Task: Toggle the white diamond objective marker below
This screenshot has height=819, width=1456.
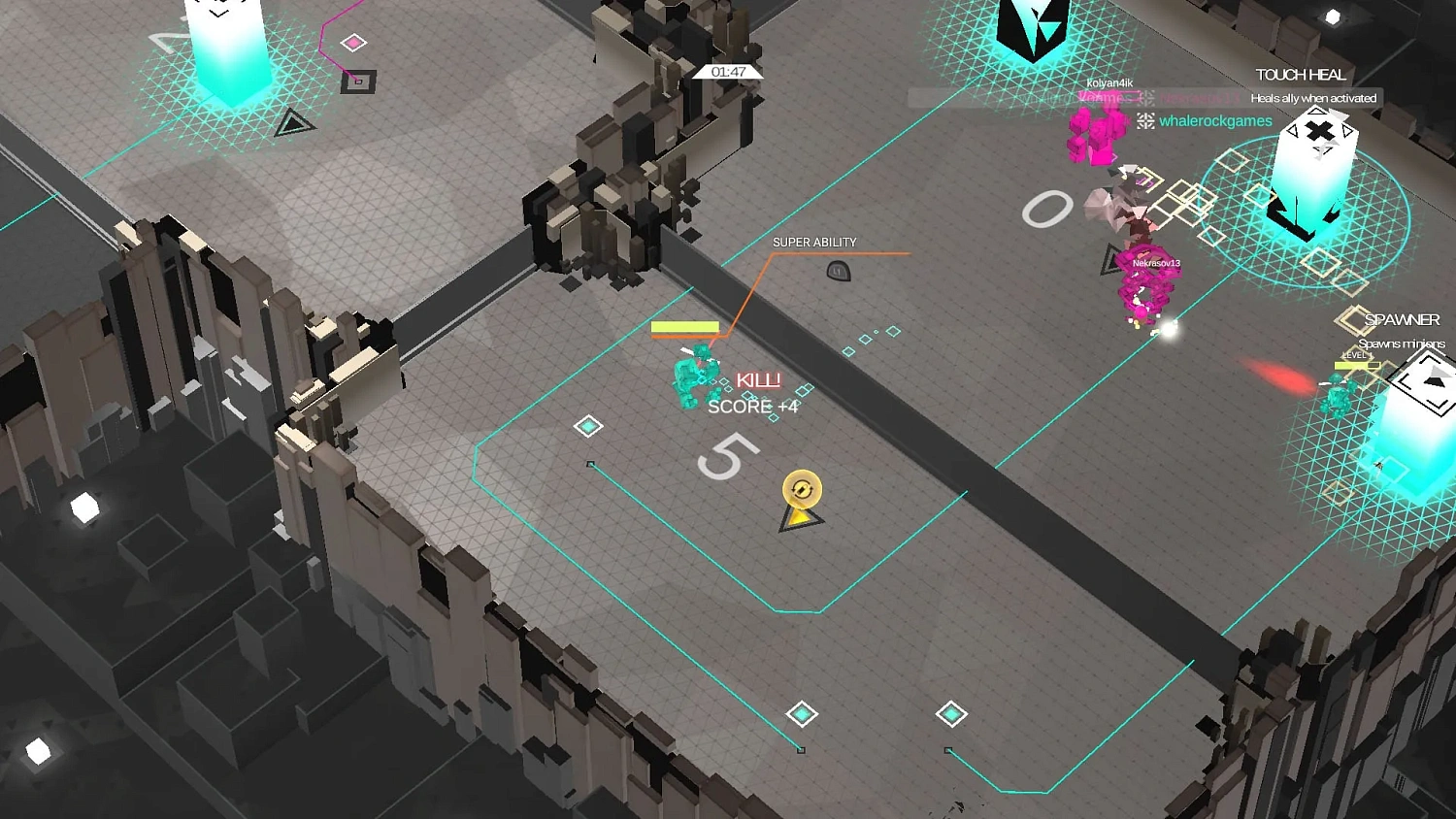Action: (x=802, y=714)
